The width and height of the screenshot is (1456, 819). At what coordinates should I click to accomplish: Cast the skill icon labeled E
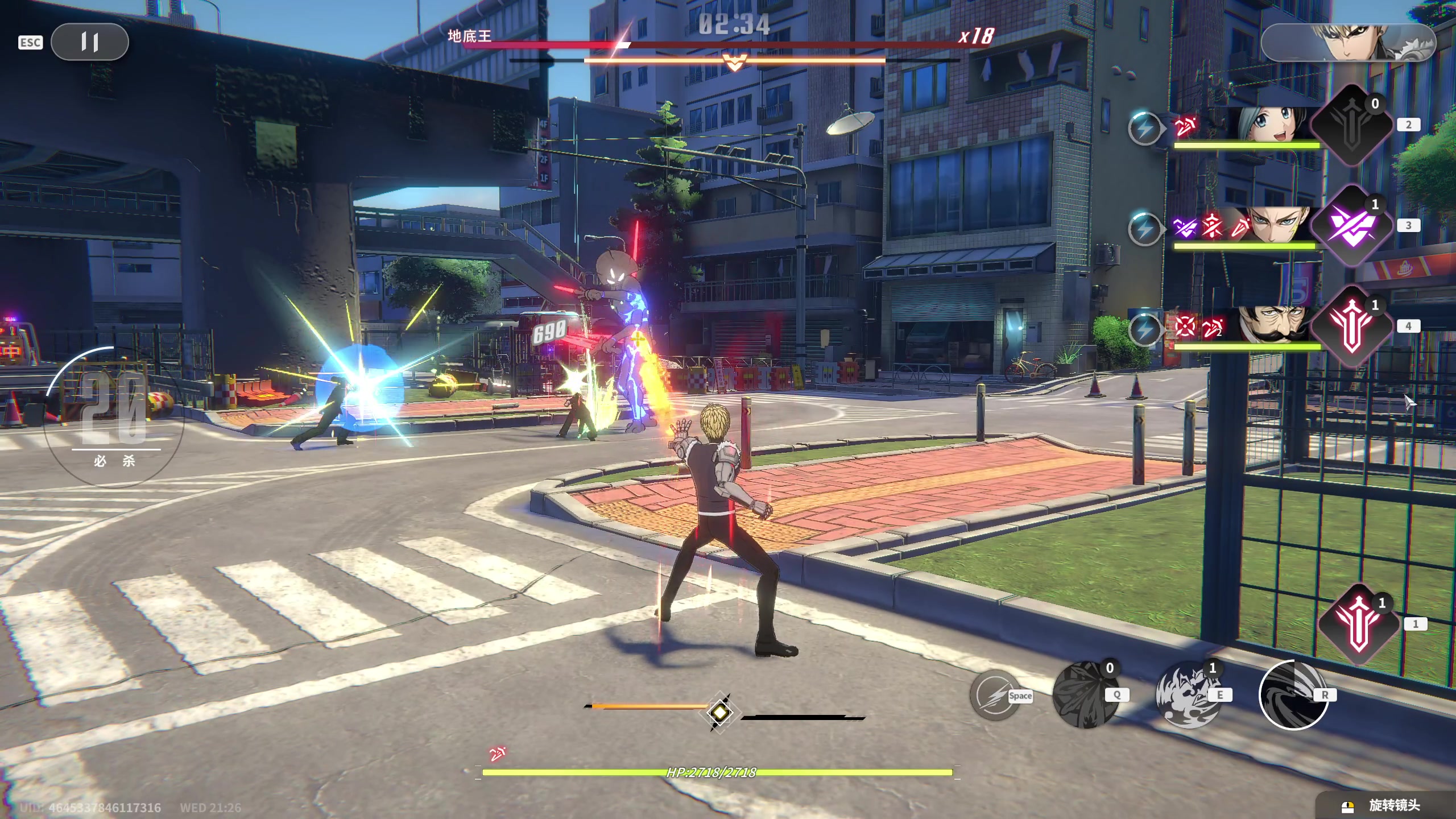[x=1188, y=695]
